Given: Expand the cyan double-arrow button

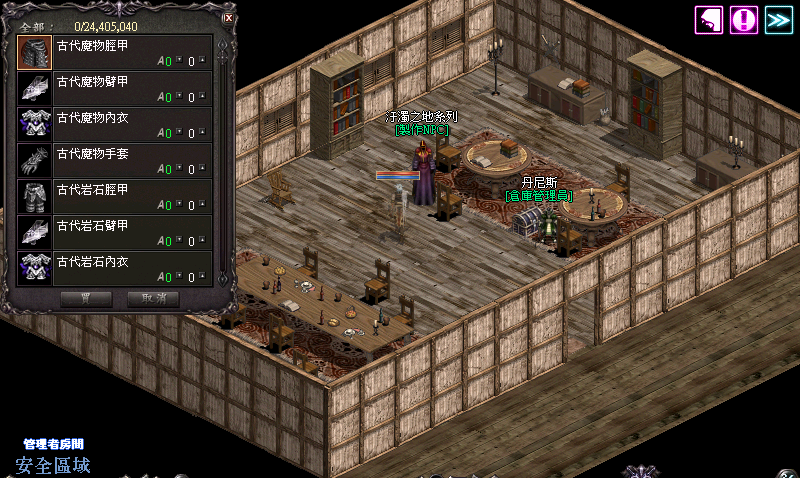Looking at the screenshot, I should [777, 19].
